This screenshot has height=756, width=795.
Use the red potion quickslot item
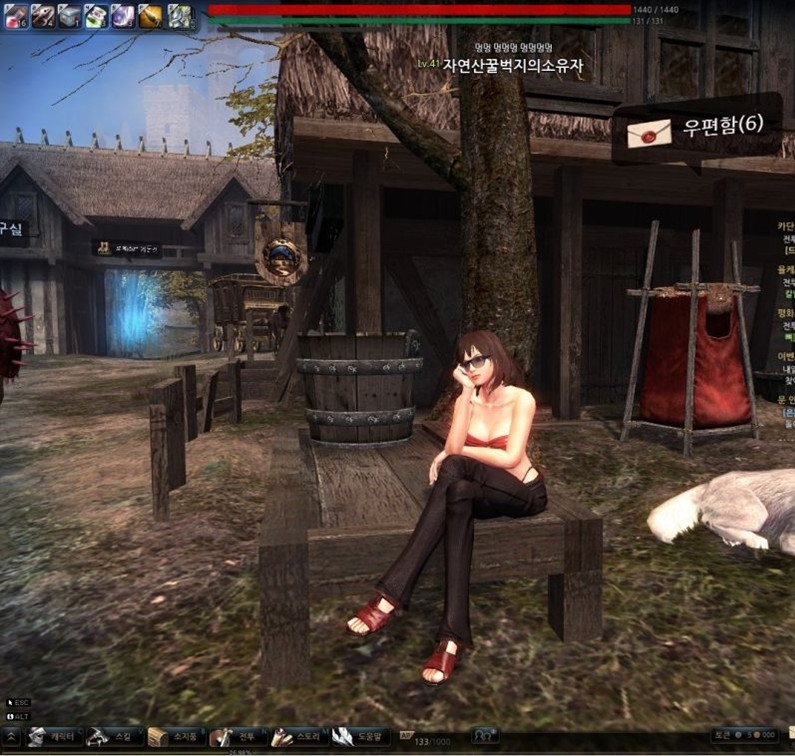(15, 15)
